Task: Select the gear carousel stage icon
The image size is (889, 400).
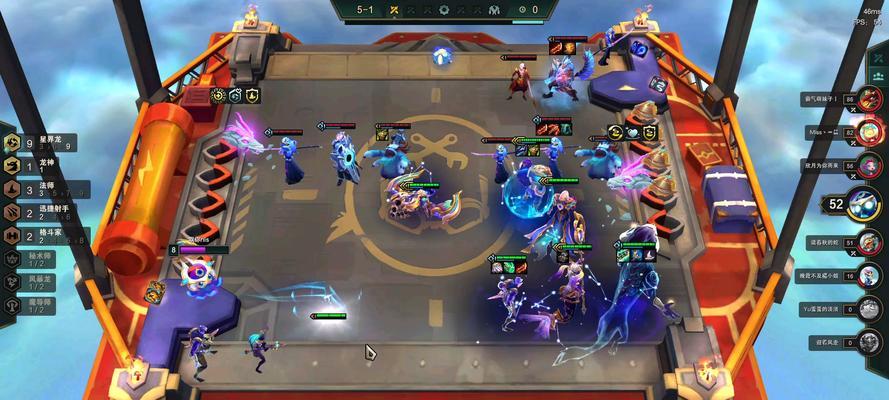Action: [x=444, y=9]
